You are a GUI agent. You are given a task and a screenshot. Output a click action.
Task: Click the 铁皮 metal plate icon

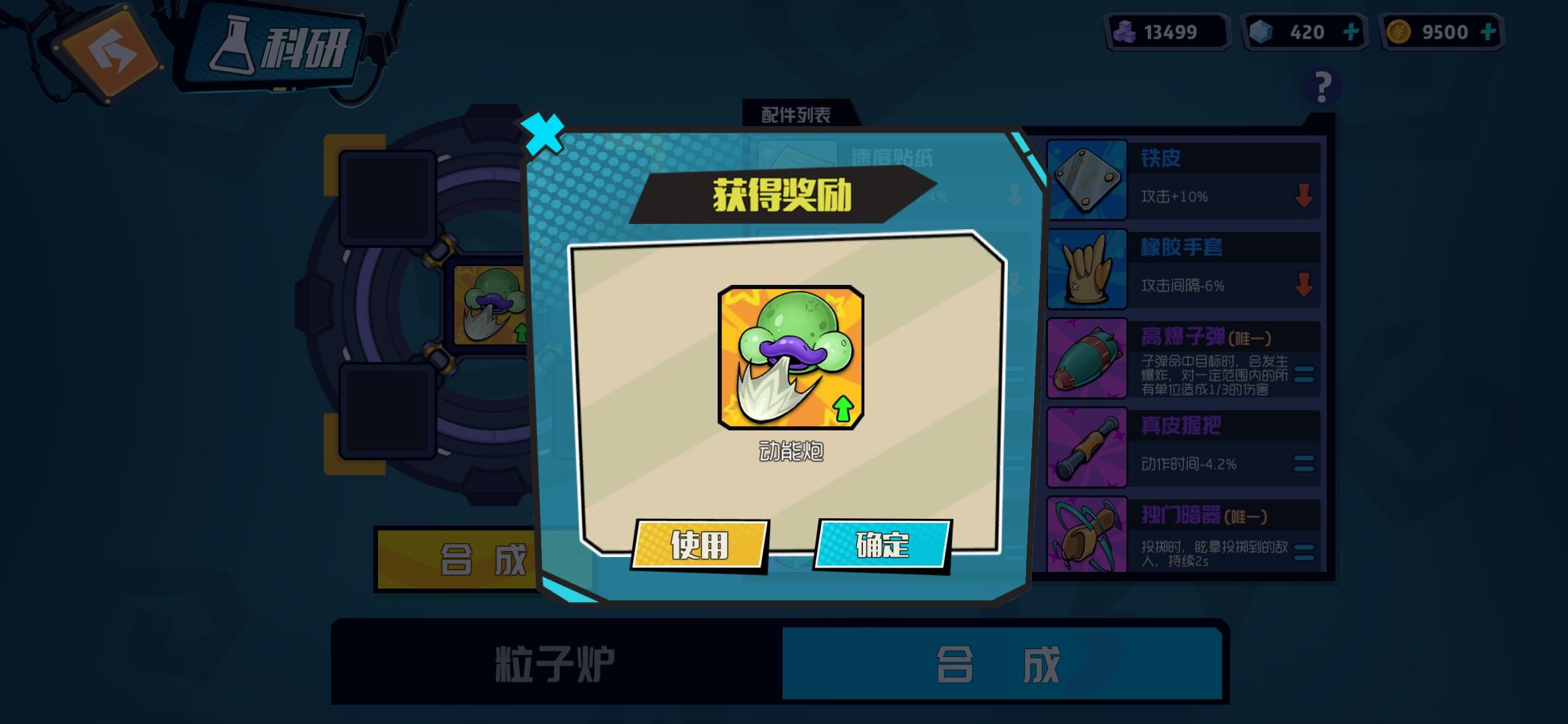1088,179
